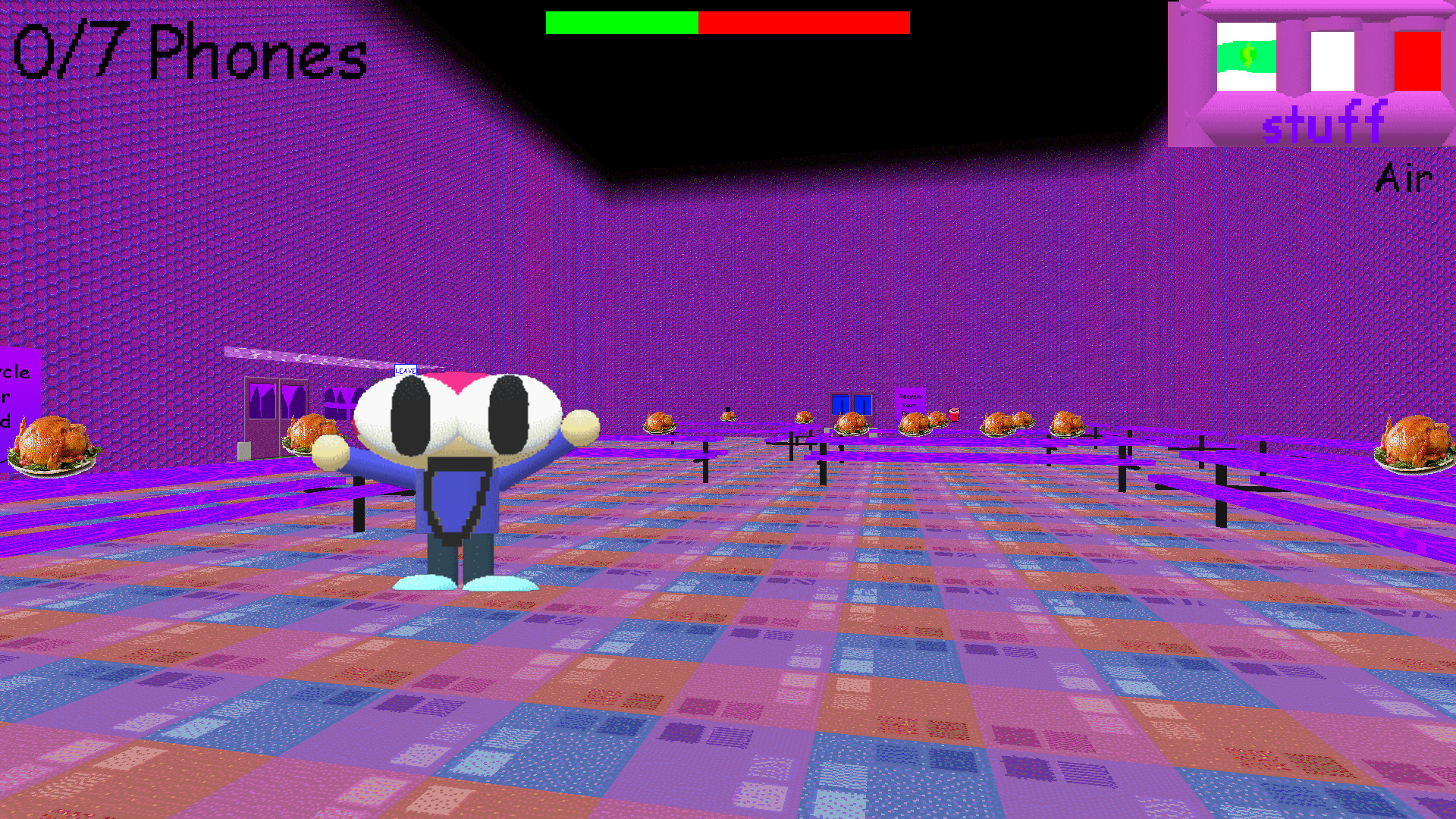Click the green stamina bar at the top
Viewport: 1456px width, 819px height.
620,23
